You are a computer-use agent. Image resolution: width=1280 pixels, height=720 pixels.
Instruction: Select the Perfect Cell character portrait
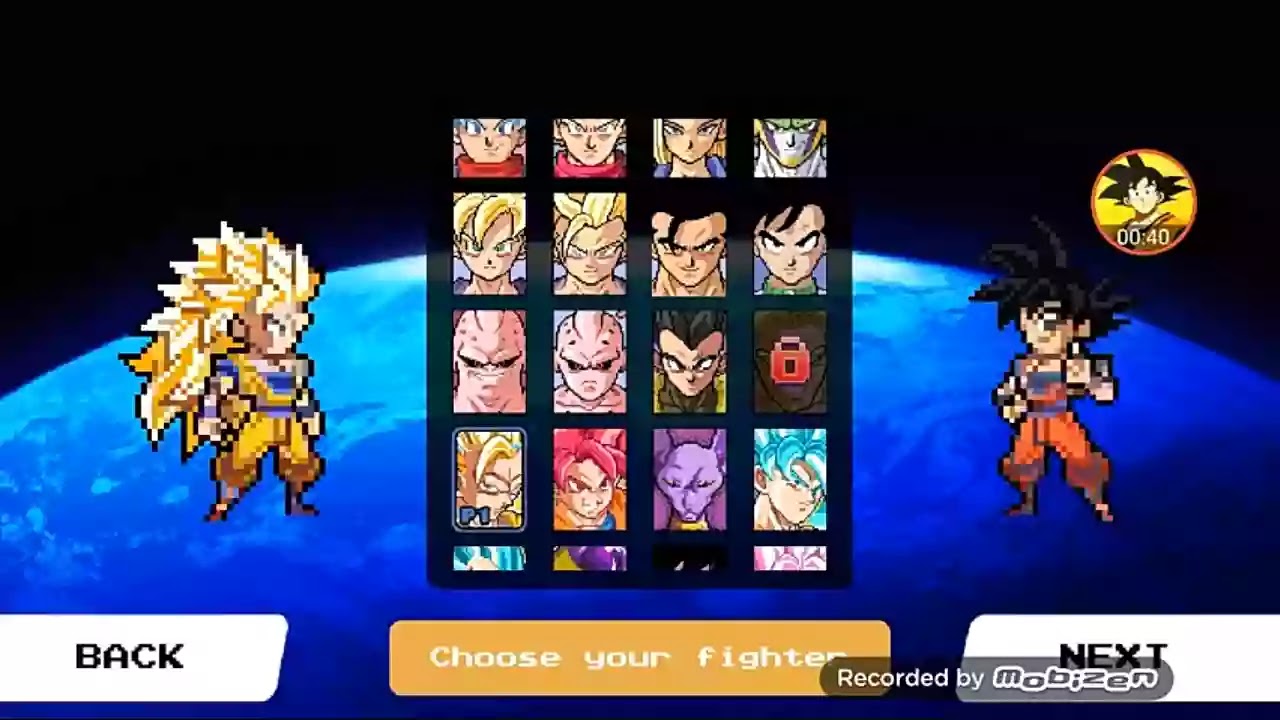tap(790, 148)
